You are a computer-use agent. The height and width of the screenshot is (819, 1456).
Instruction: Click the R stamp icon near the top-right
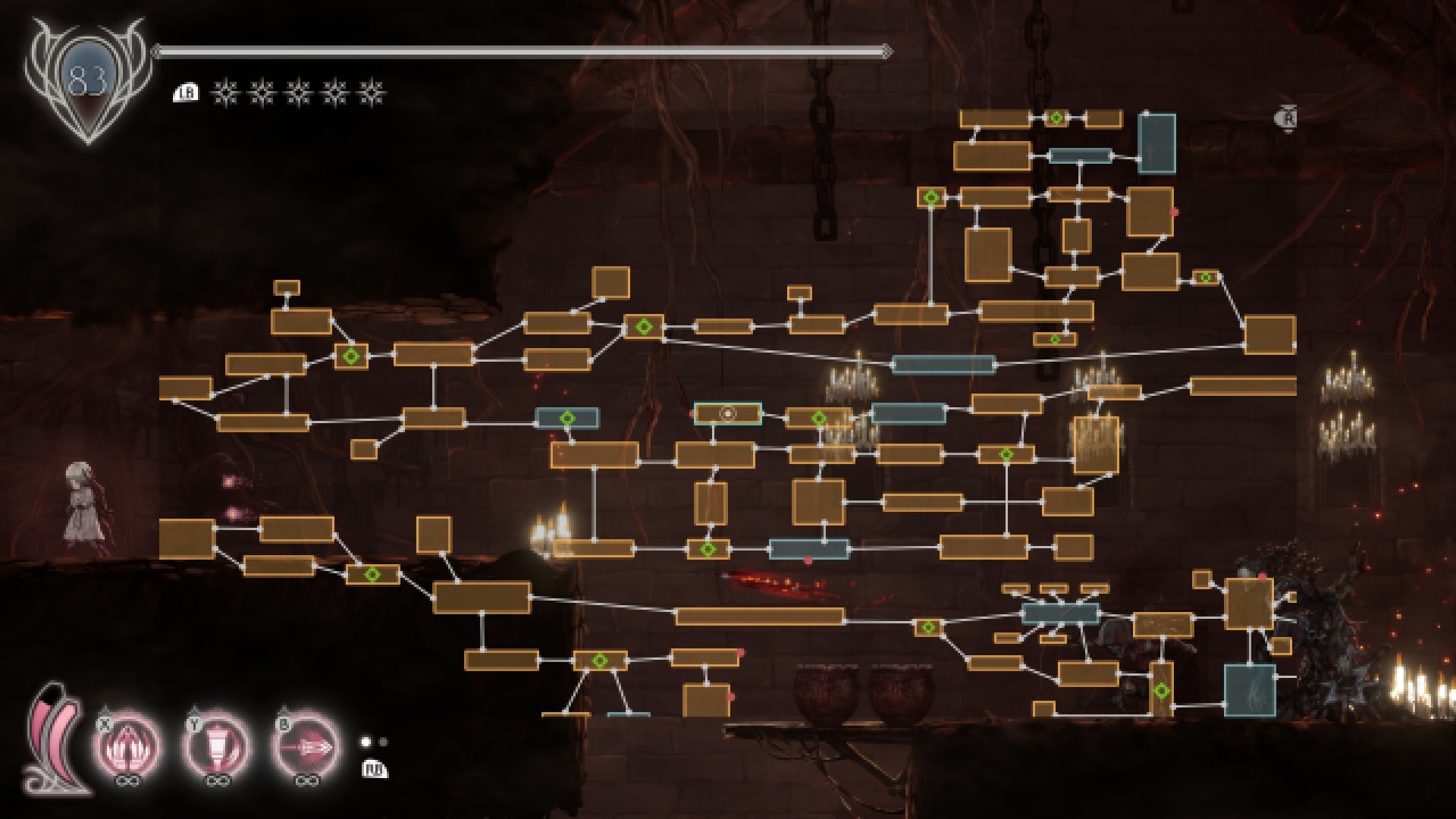pyautogui.click(x=1287, y=118)
